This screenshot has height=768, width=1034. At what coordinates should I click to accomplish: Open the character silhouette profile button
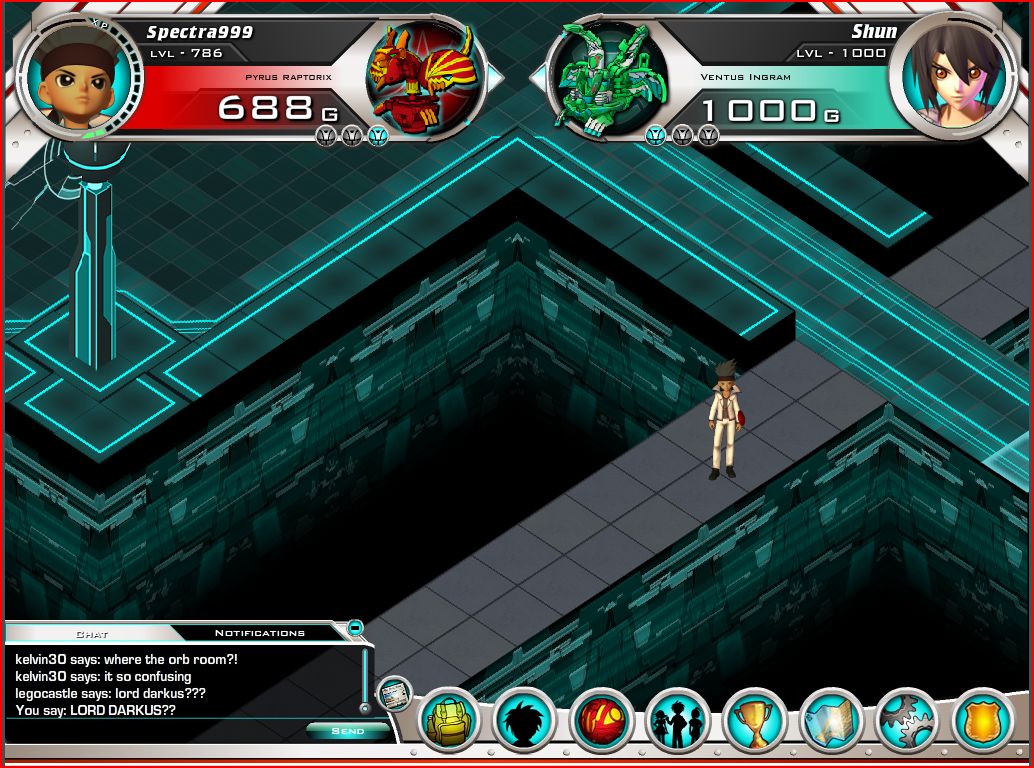524,719
